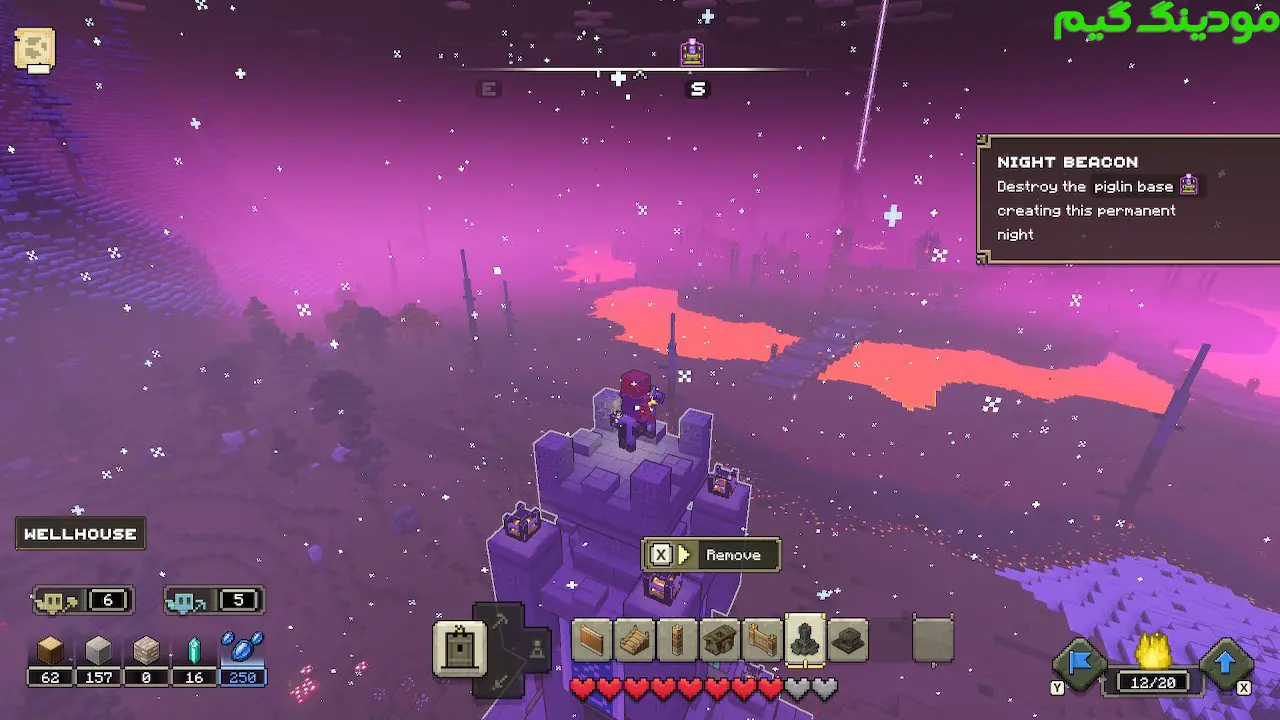Select the yellow allay counter icon
Image resolution: width=1280 pixels, height=720 pixels.
point(54,601)
